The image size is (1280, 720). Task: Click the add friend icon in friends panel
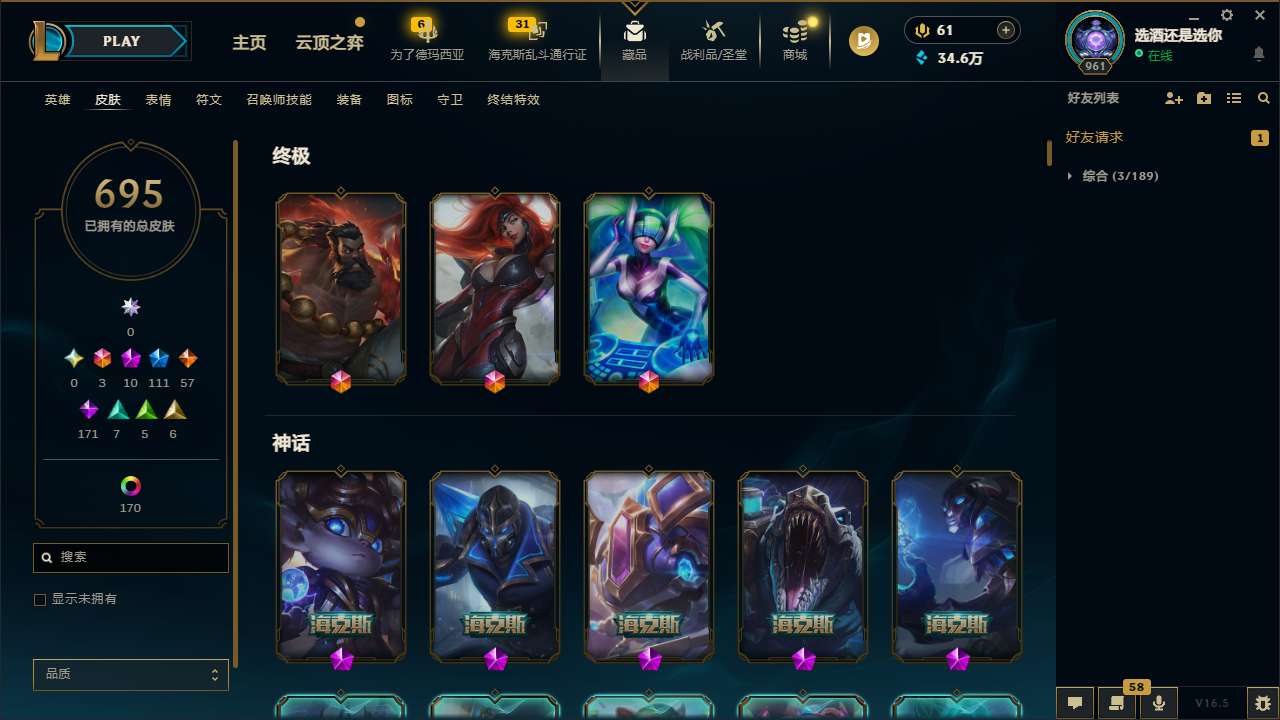[x=1172, y=98]
